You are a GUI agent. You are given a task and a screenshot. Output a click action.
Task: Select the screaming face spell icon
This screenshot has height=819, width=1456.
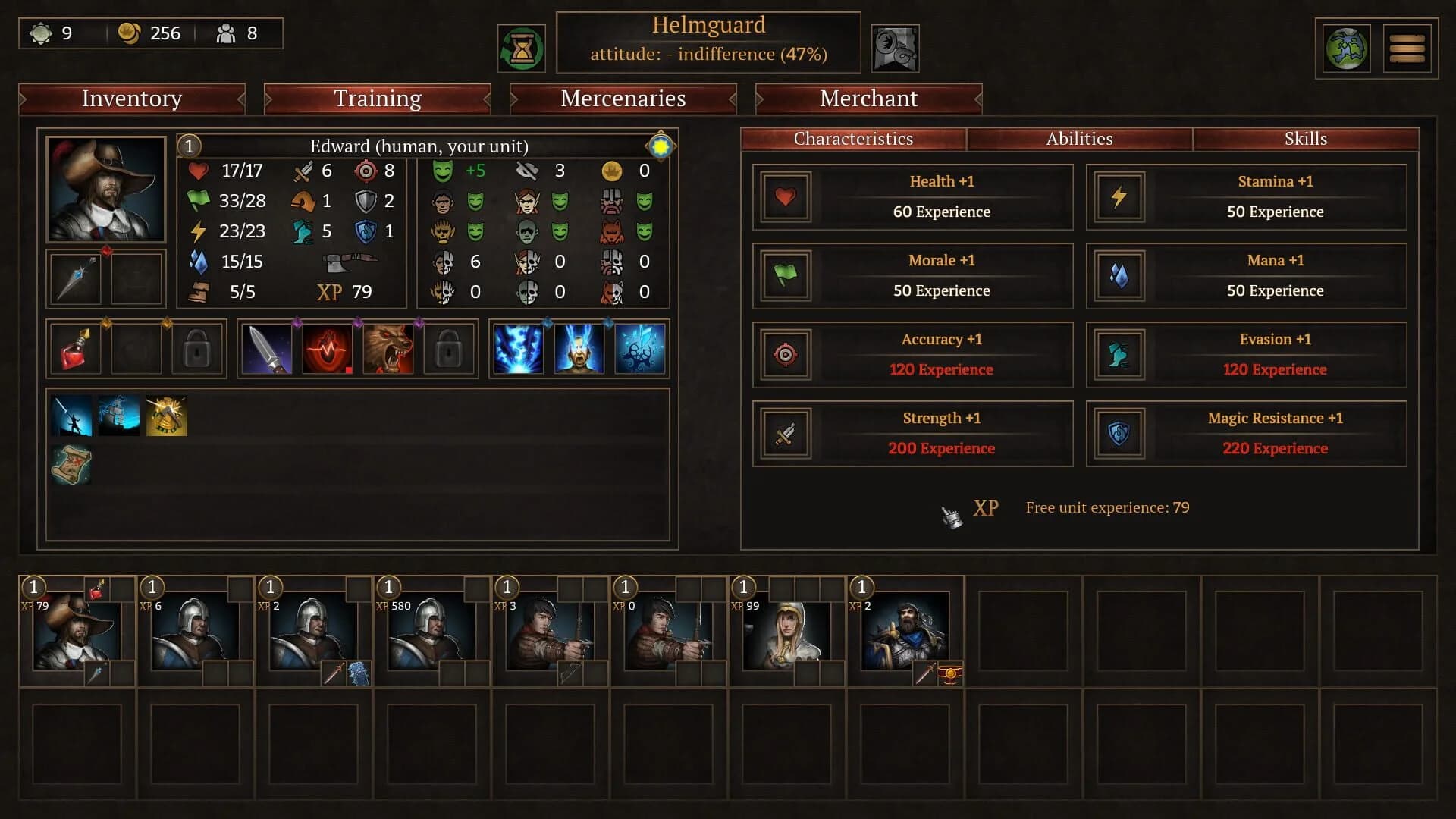click(x=578, y=349)
